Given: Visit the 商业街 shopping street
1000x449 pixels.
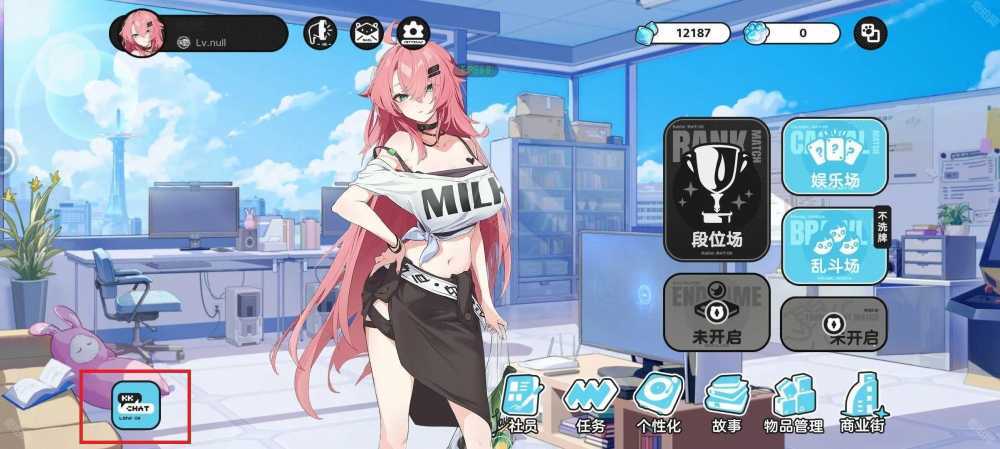Looking at the screenshot, I should click(x=863, y=402).
